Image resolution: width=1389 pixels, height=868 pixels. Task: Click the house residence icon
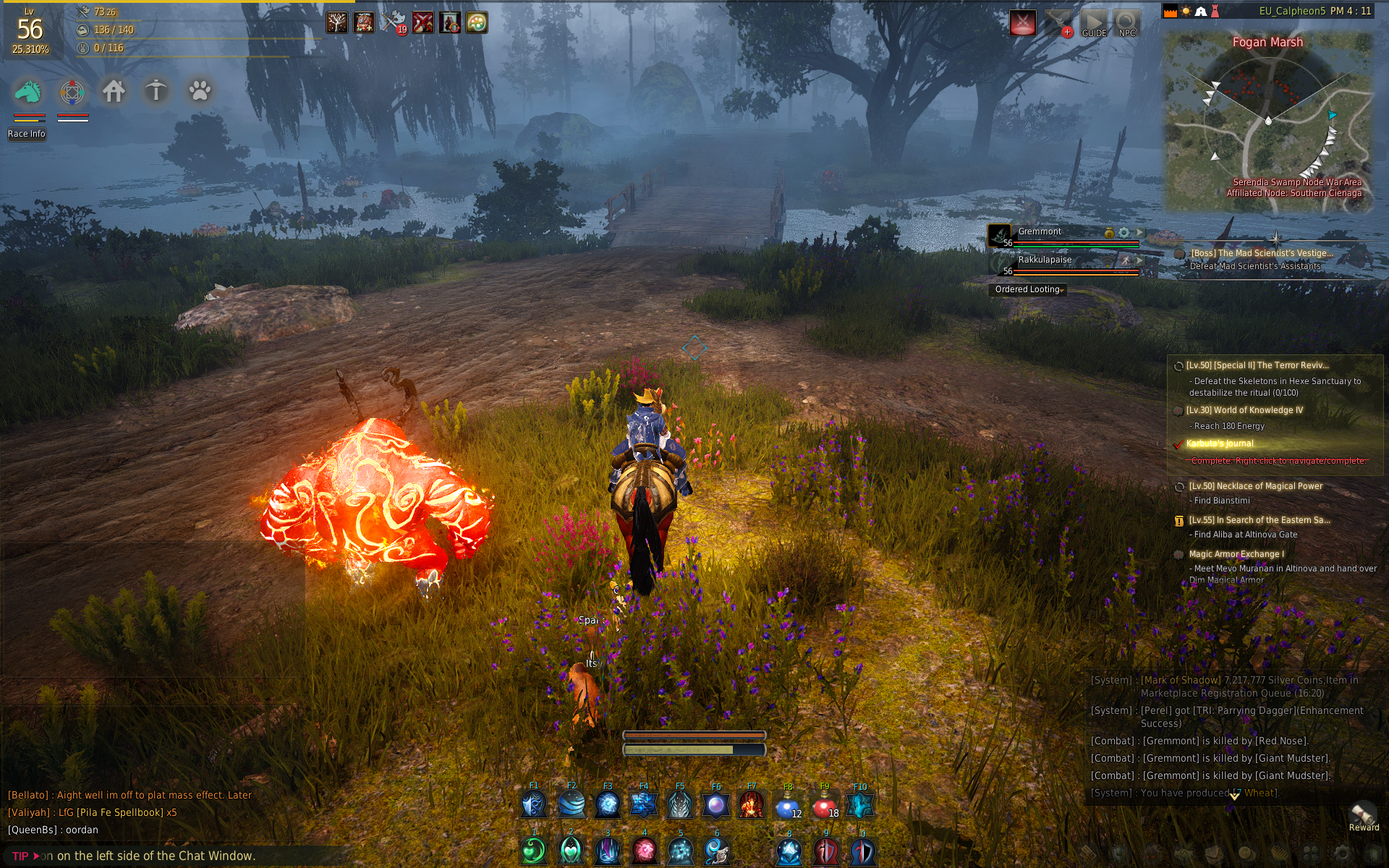pyautogui.click(x=114, y=92)
